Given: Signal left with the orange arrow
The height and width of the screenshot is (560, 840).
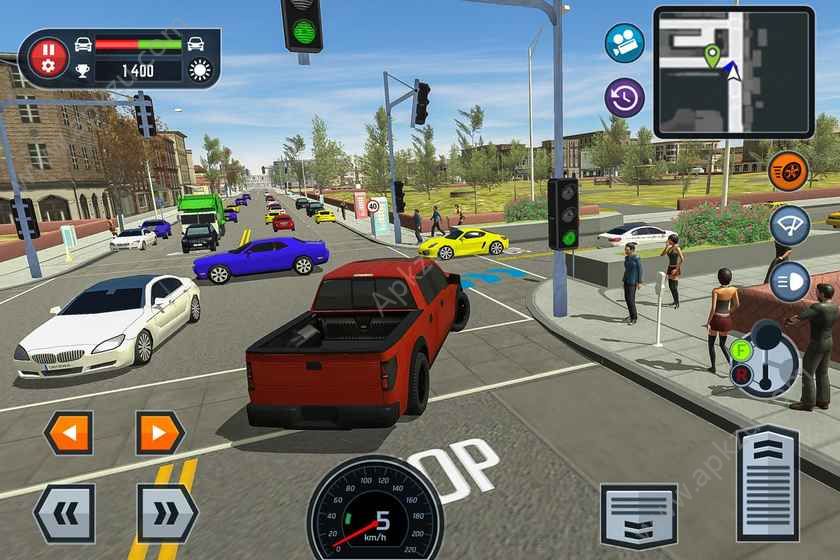Looking at the screenshot, I should [x=69, y=433].
